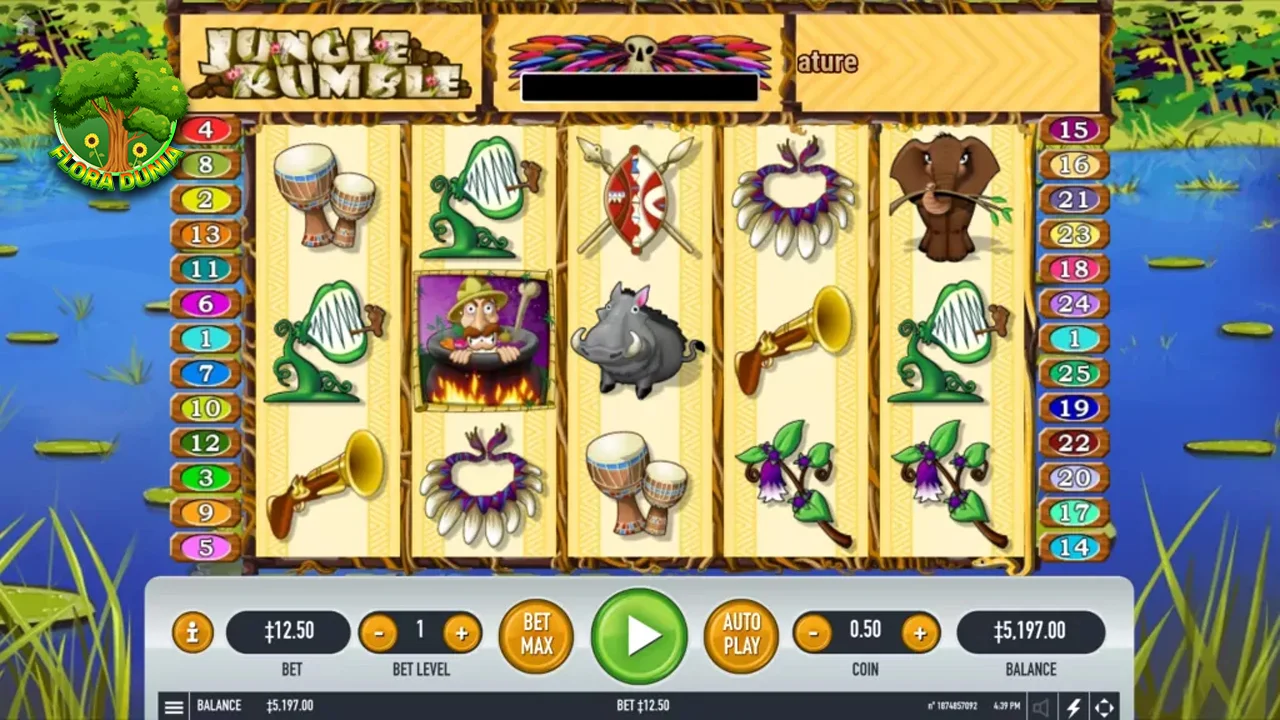Enable fast play with the lightning icon
Viewport: 1280px width, 720px height.
[x=1075, y=706]
